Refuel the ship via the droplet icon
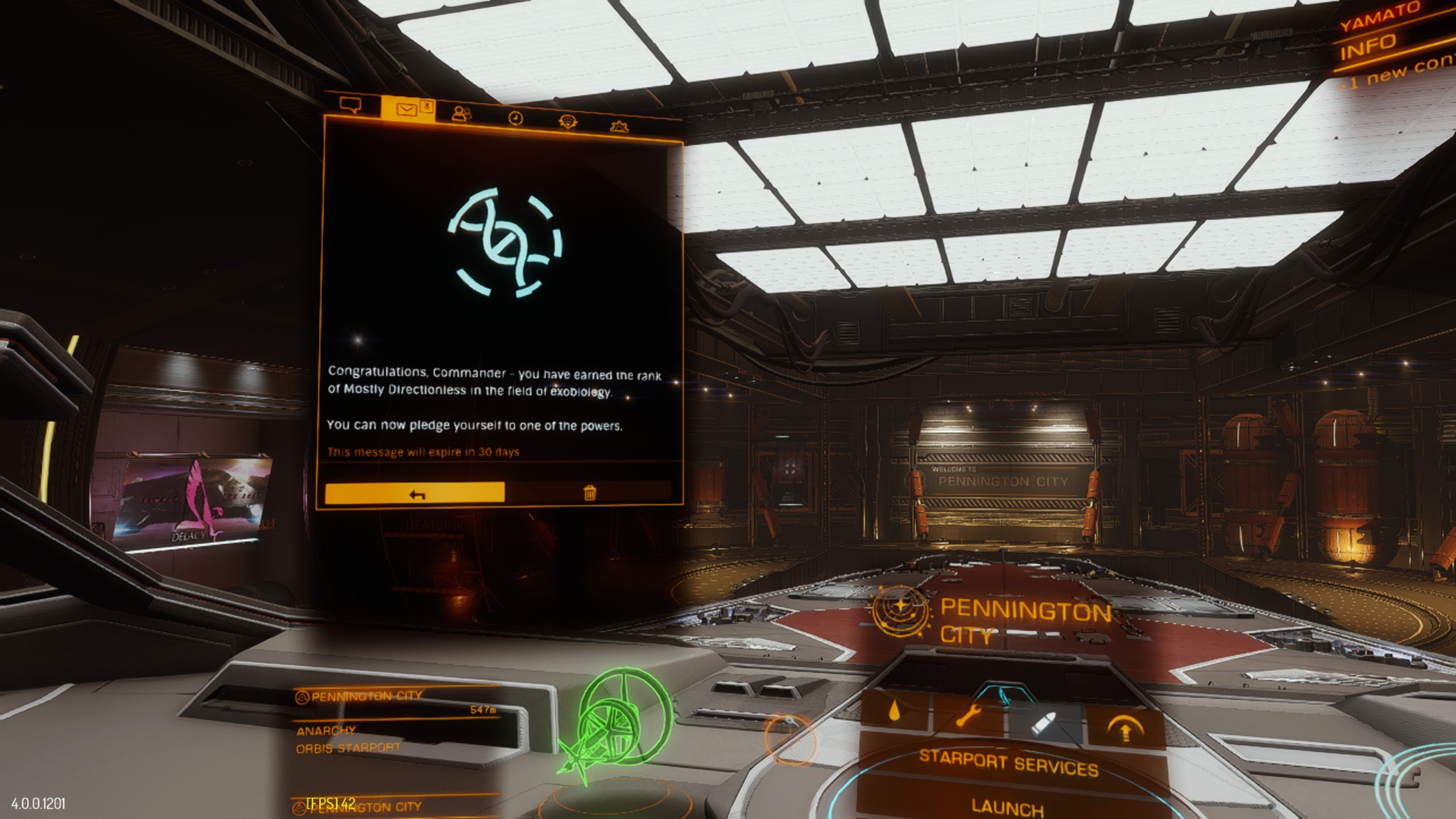This screenshot has height=819, width=1456. click(x=895, y=712)
